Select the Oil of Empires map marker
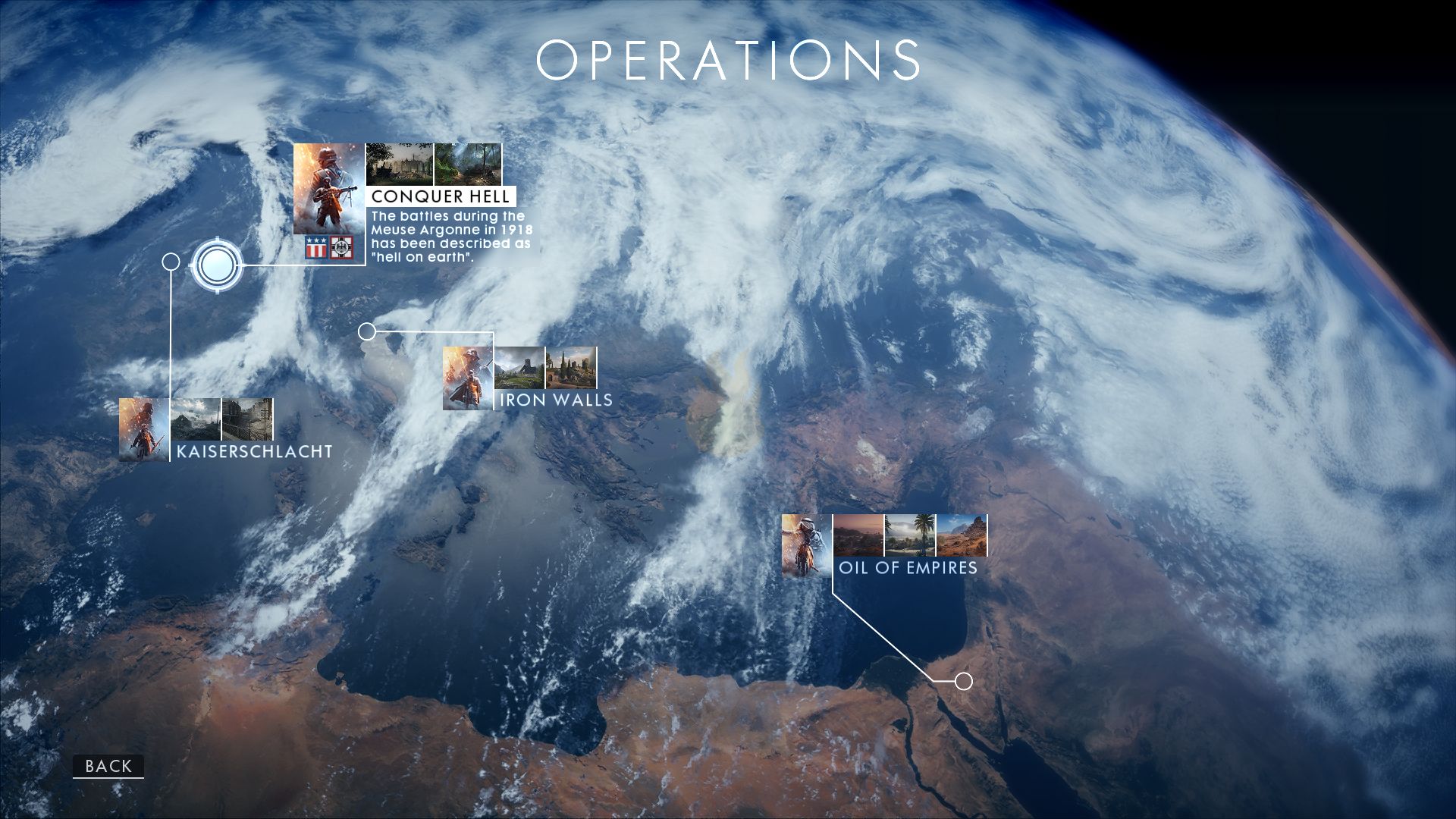Image resolution: width=1456 pixels, height=819 pixels. pos(963,681)
